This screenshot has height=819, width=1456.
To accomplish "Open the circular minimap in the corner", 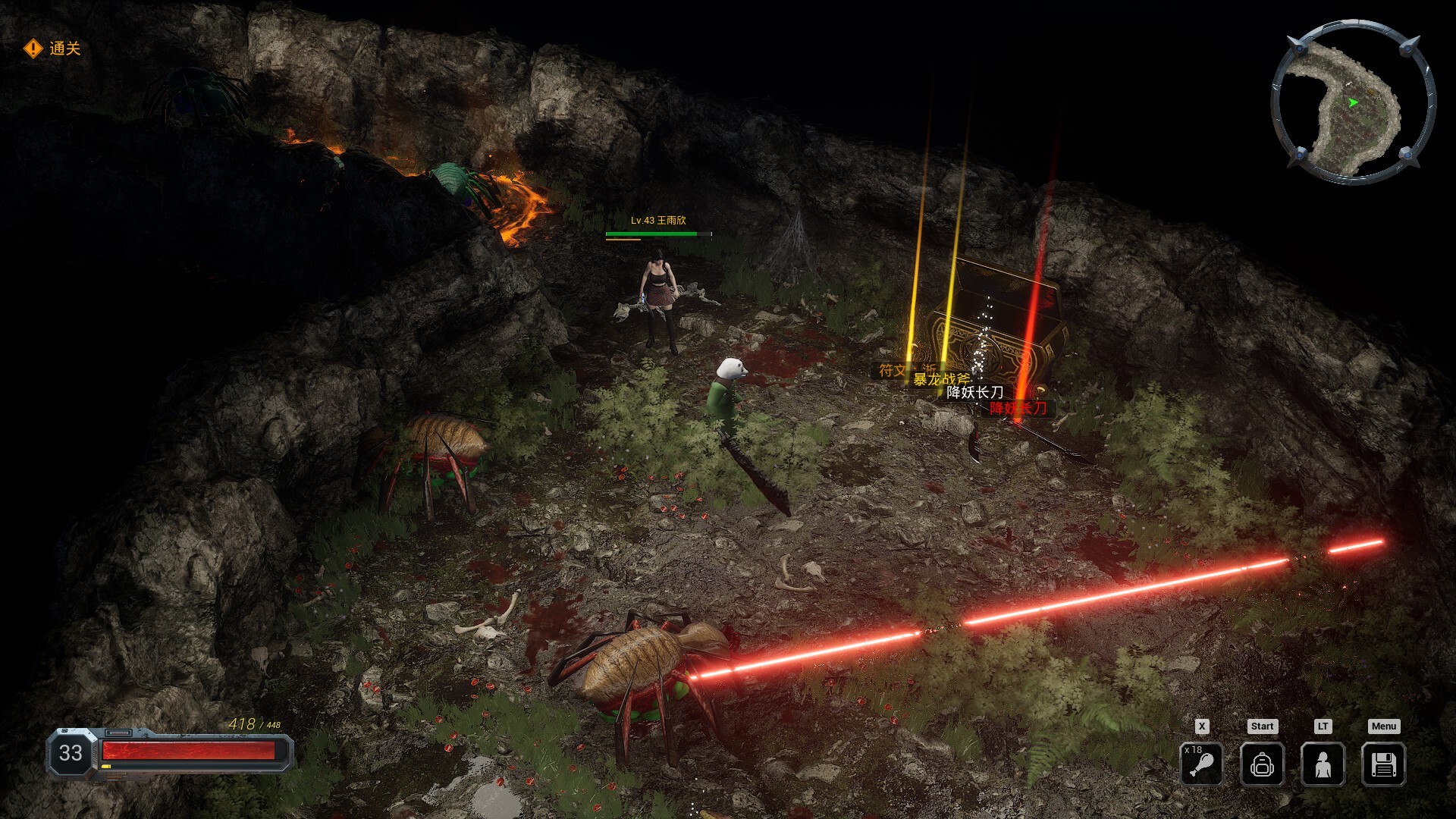I will coord(1355,96).
